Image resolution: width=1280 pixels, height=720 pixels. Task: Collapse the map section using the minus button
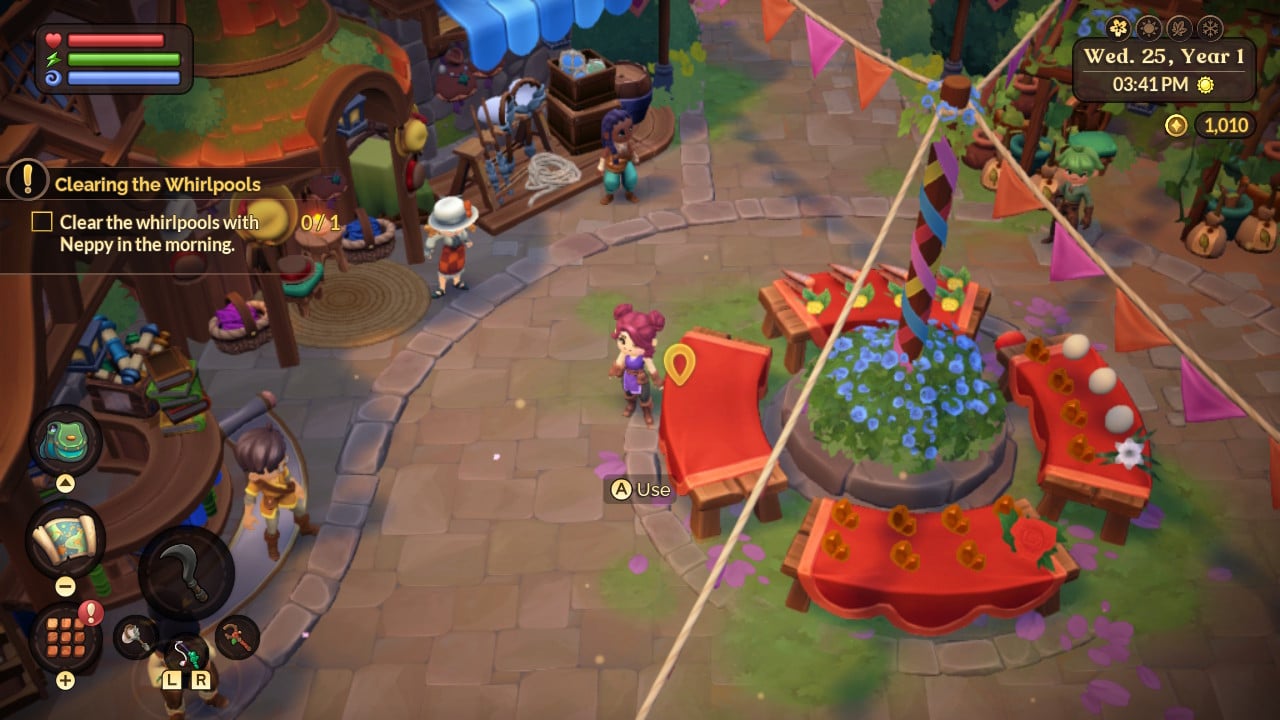click(x=64, y=585)
